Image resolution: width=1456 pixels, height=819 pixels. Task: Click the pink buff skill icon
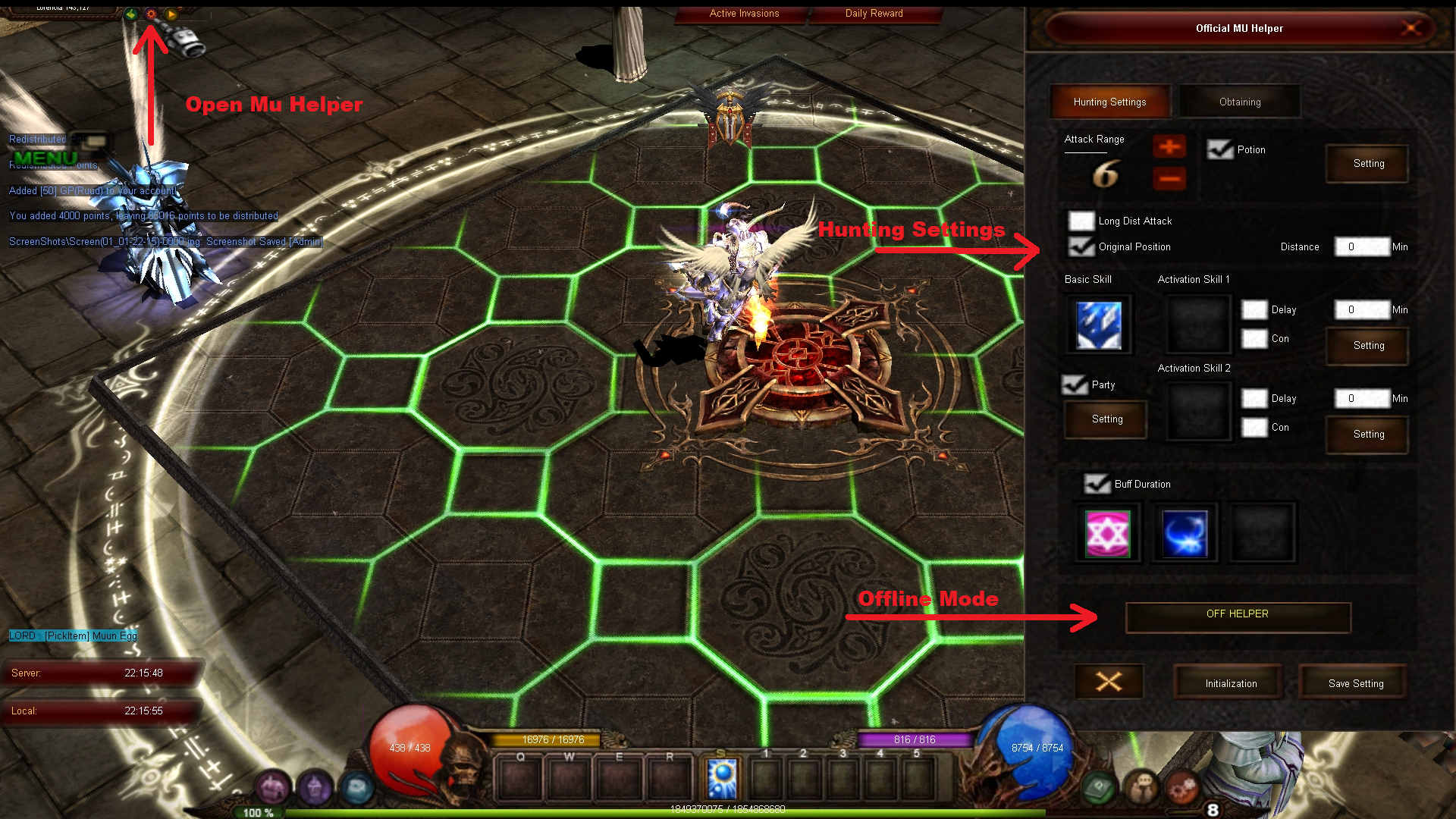tap(1107, 533)
